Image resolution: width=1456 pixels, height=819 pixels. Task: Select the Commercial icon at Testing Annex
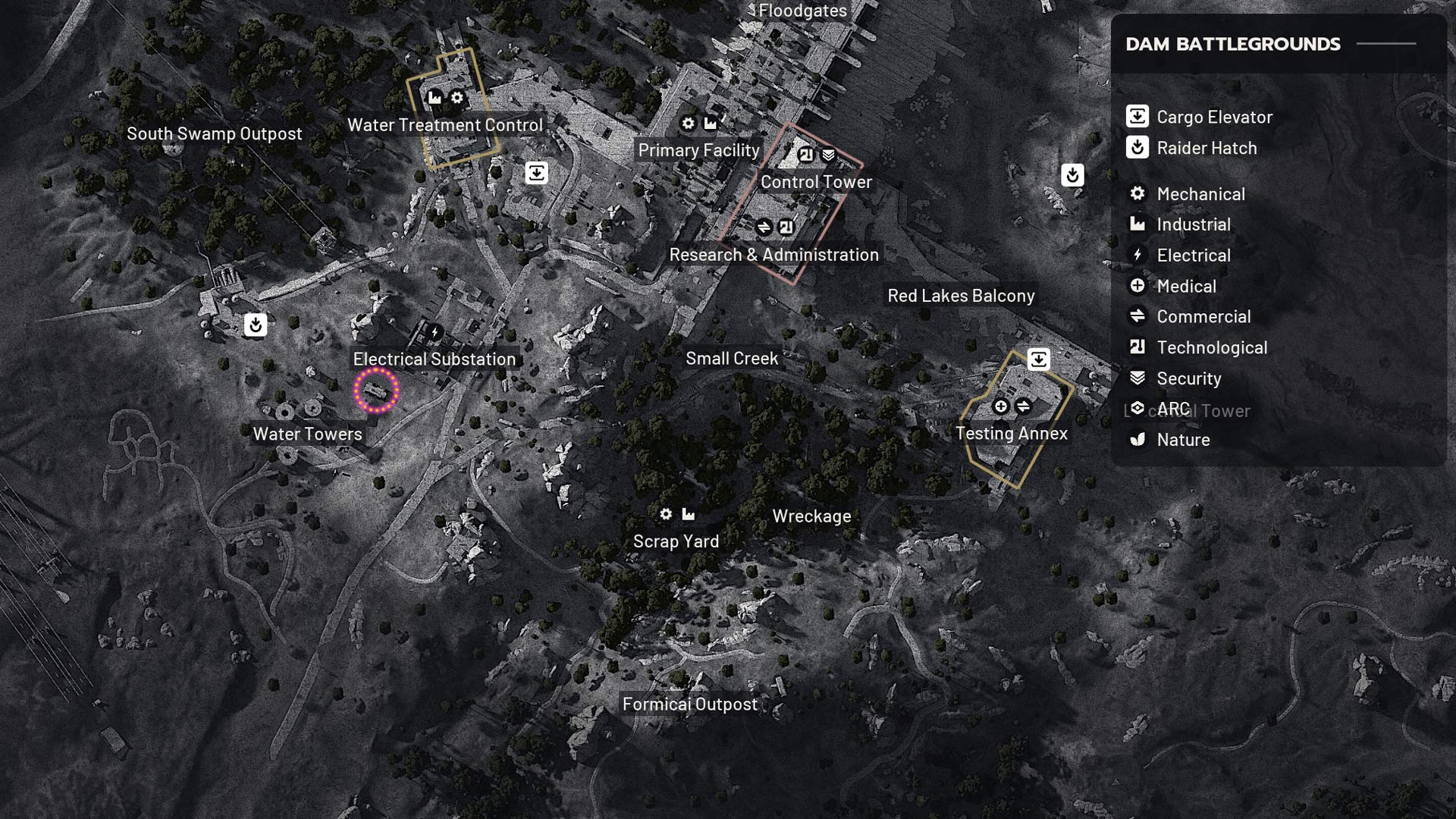1025,406
